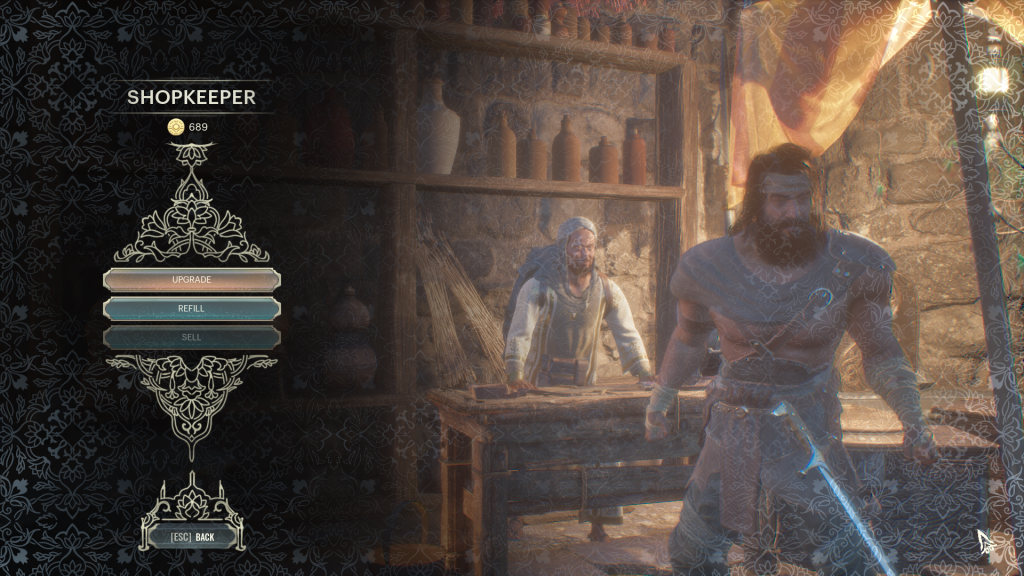Click the Back button to leave shop
Viewport: 1024px width, 576px height.
[x=193, y=537]
